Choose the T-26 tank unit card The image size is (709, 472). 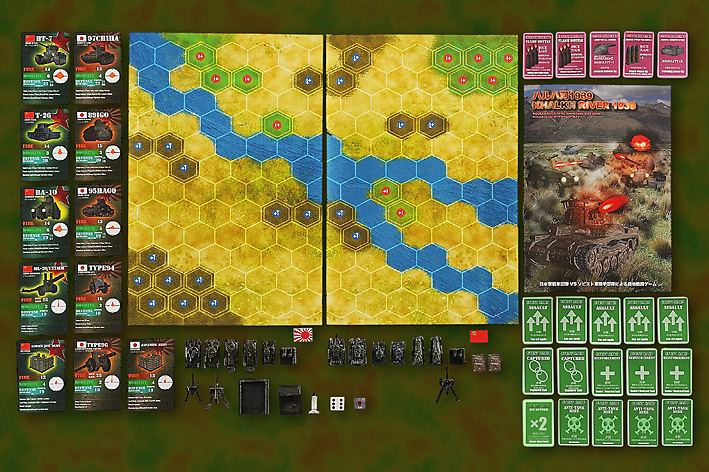coord(45,144)
